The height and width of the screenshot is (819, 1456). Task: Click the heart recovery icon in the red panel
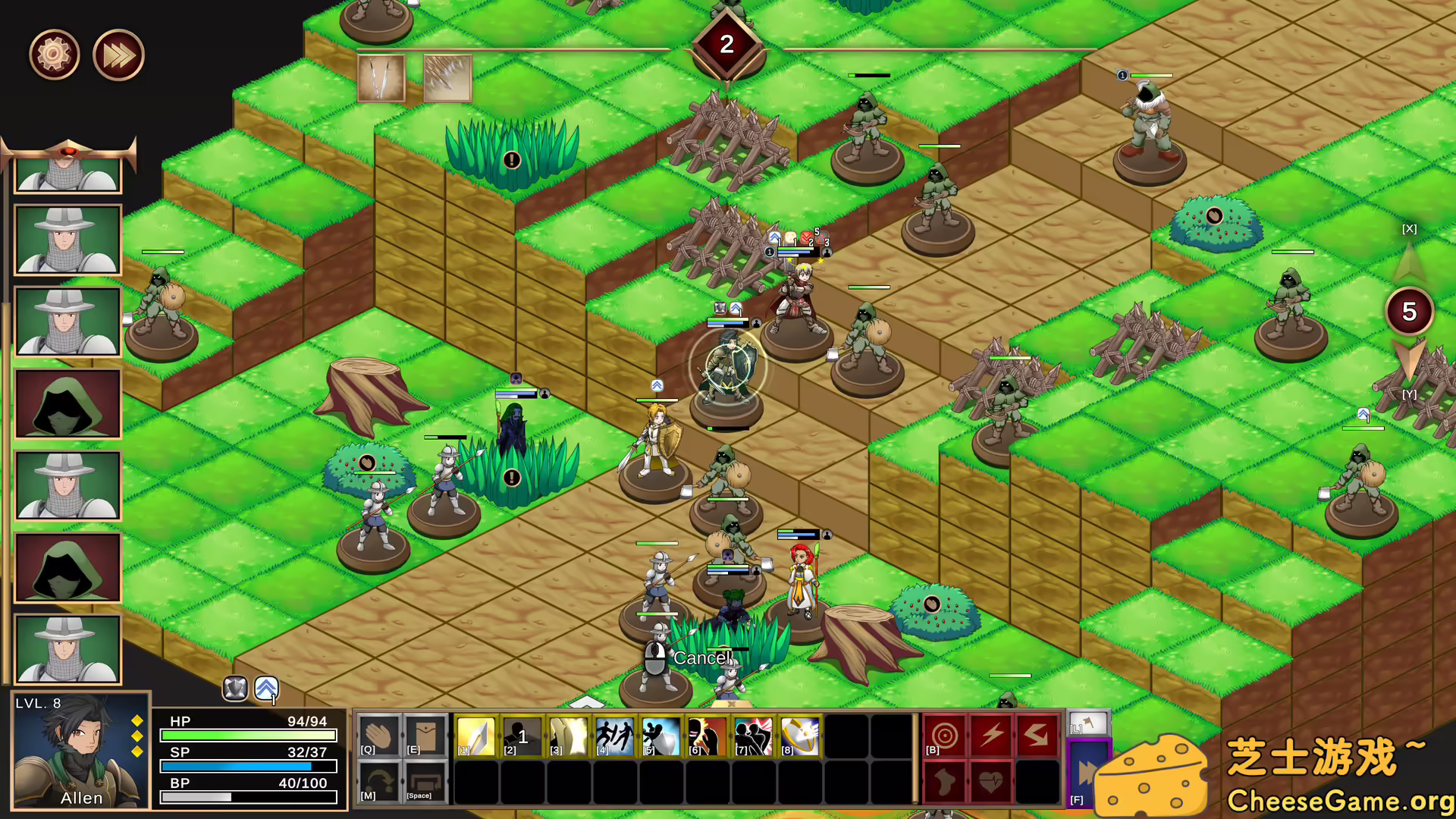992,783
